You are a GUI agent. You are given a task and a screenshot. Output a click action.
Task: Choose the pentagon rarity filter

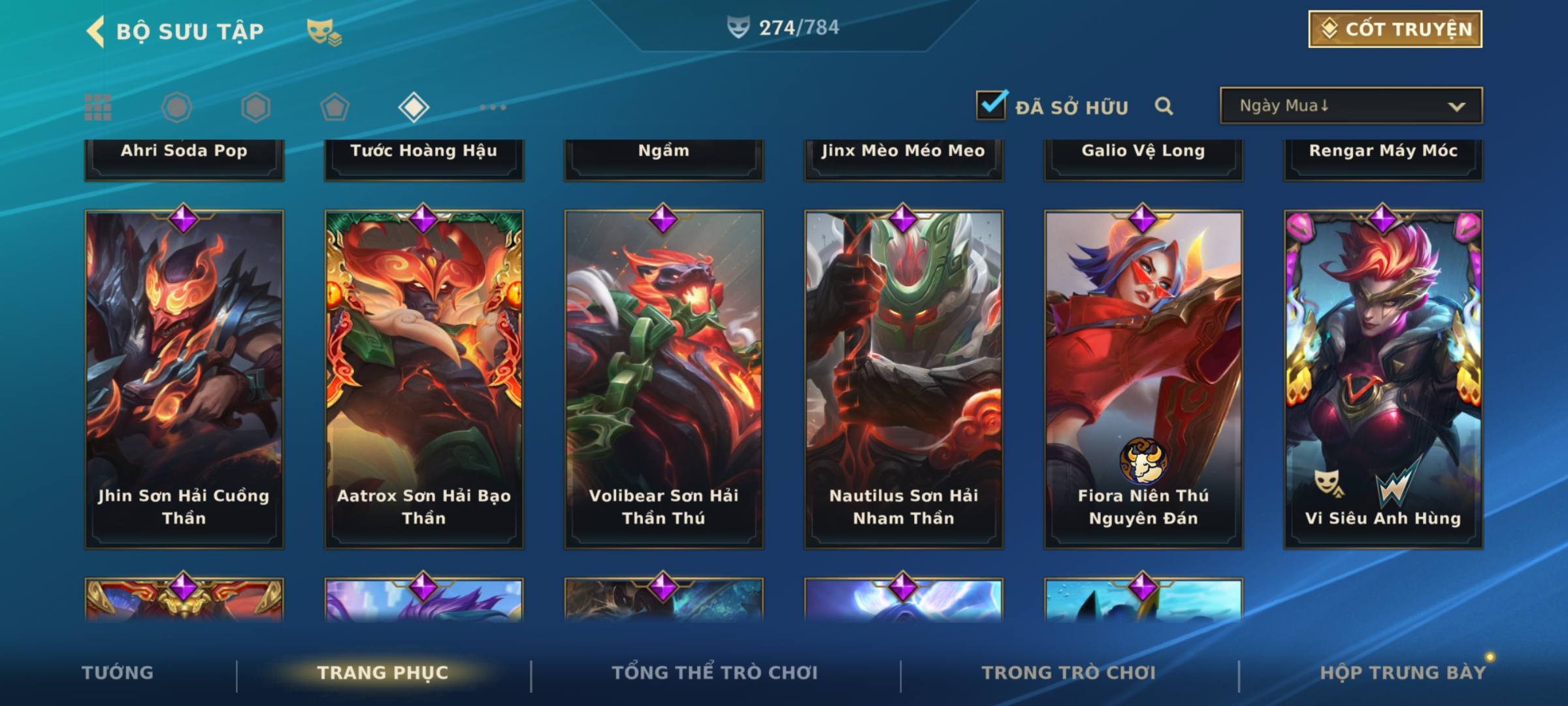click(x=335, y=107)
